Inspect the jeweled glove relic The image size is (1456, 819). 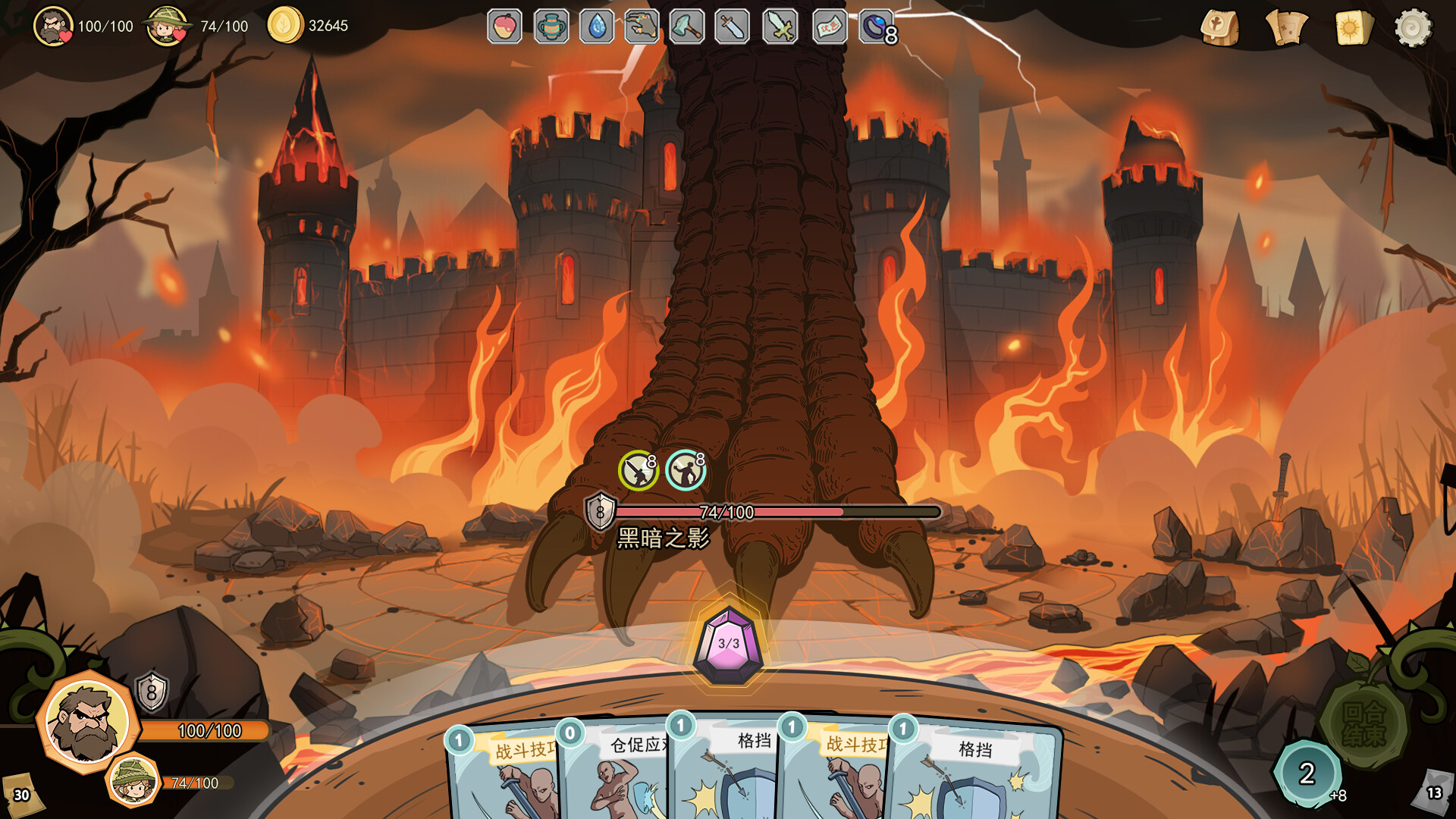[x=642, y=27]
